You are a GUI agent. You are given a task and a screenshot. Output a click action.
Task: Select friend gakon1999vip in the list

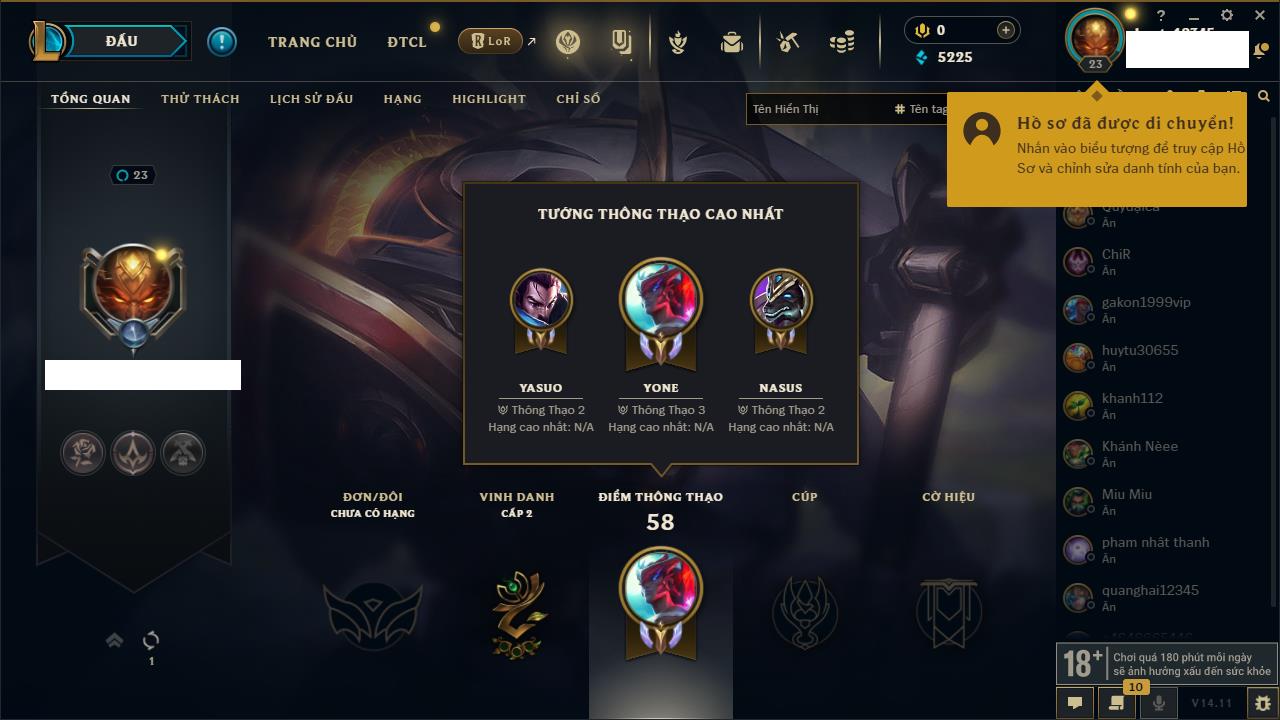(1146, 302)
